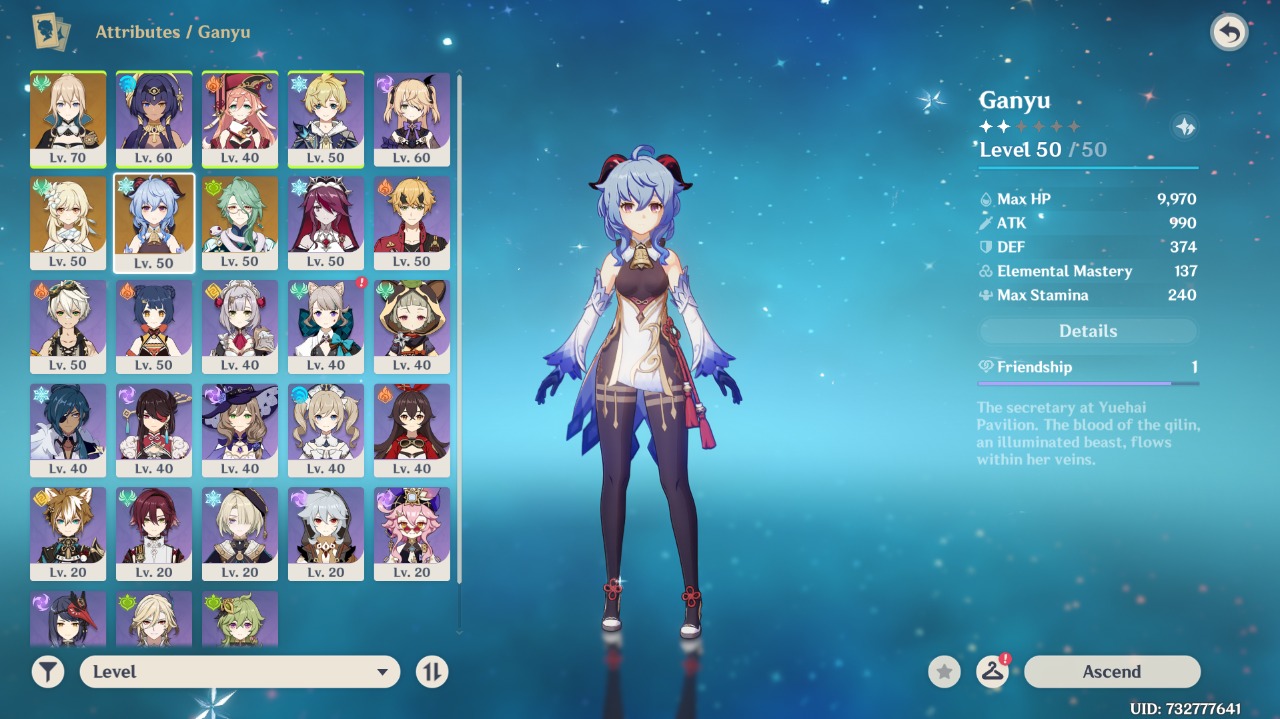Choose Yanfei from the character list
The height and width of the screenshot is (719, 1280).
[x=240, y=118]
